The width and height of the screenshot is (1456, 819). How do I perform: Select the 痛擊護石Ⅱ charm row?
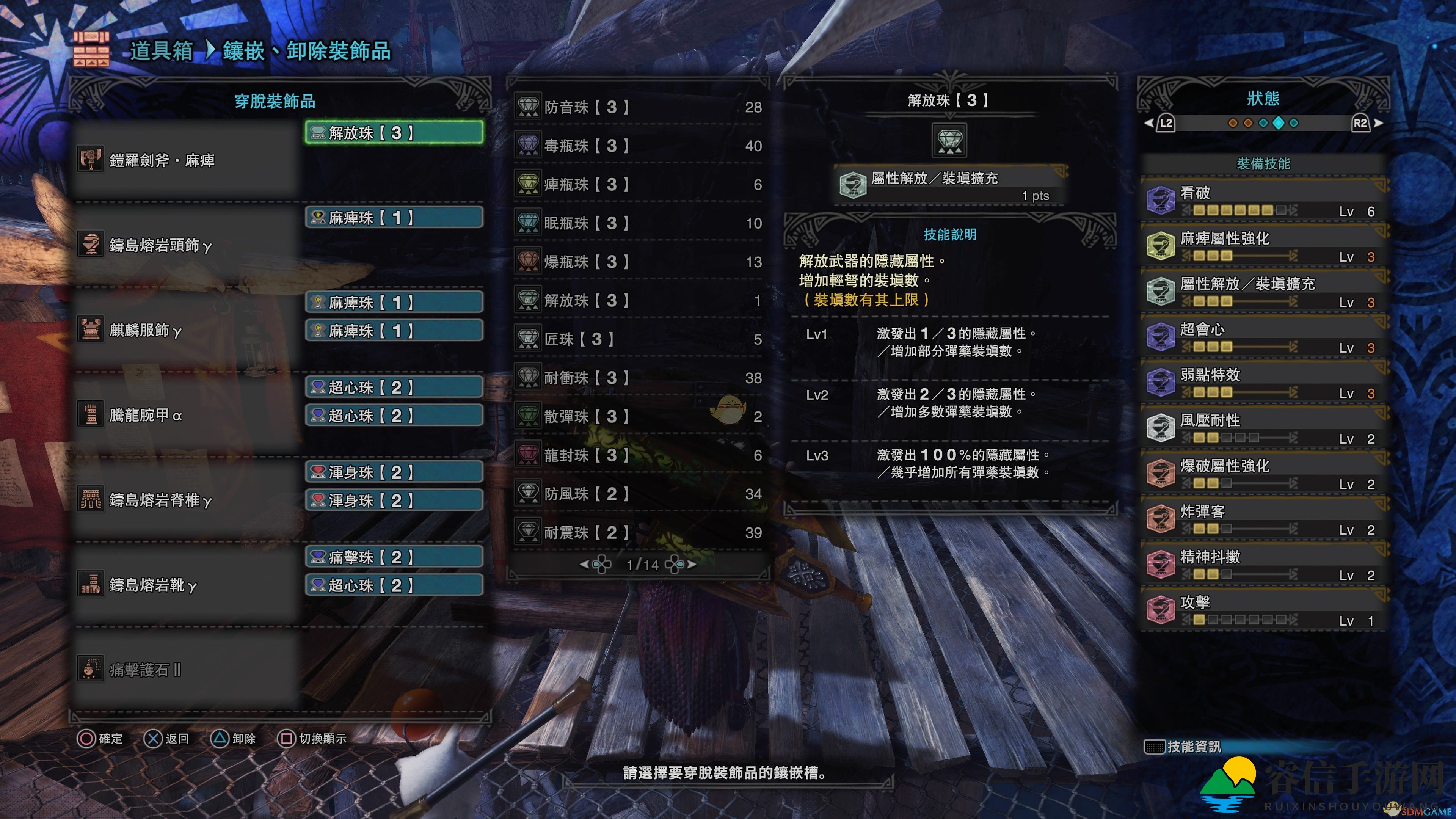tap(187, 670)
